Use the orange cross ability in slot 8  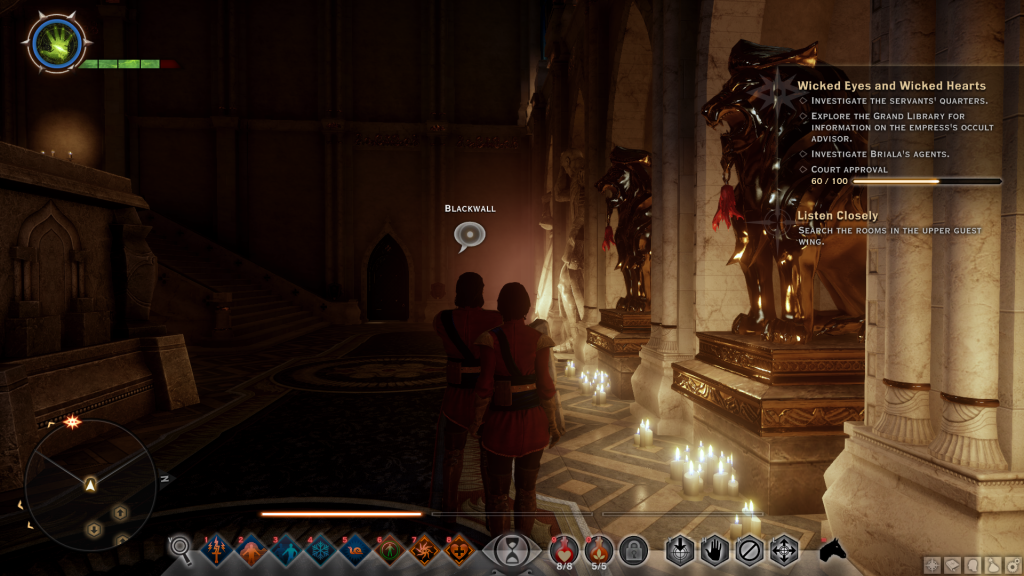click(461, 549)
